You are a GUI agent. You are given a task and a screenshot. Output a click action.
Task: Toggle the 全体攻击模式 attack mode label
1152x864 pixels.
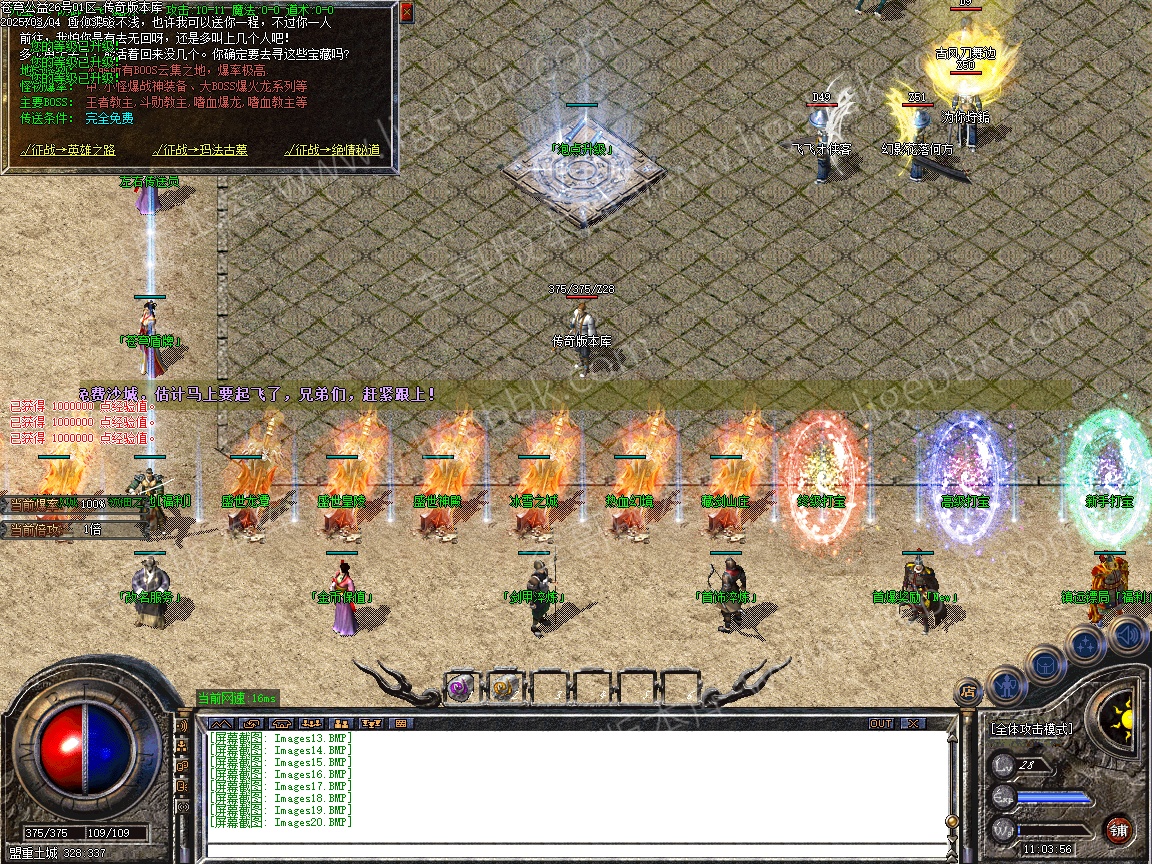coord(1032,729)
